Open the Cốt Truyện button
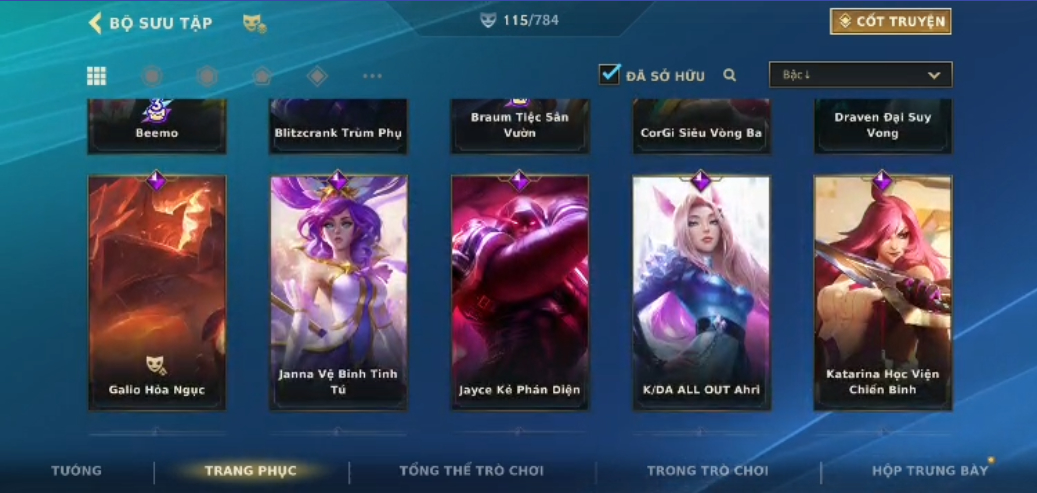1037x493 pixels. pyautogui.click(x=890, y=21)
